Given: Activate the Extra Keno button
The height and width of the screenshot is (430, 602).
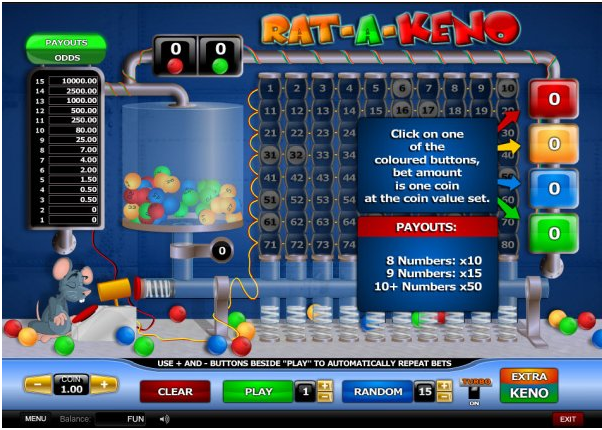Looking at the screenshot, I should [x=528, y=385].
